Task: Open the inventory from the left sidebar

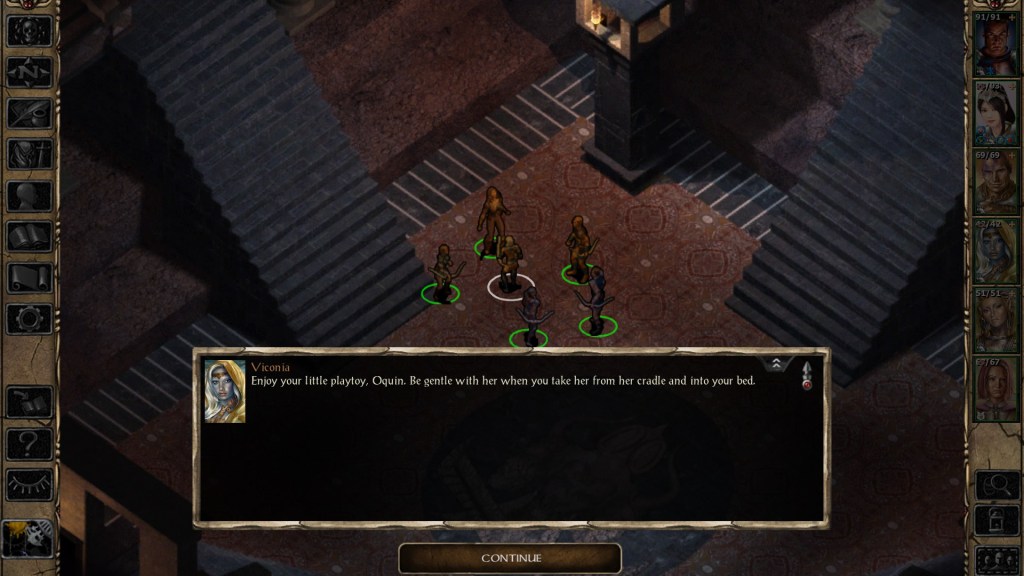Action: coord(29,154)
